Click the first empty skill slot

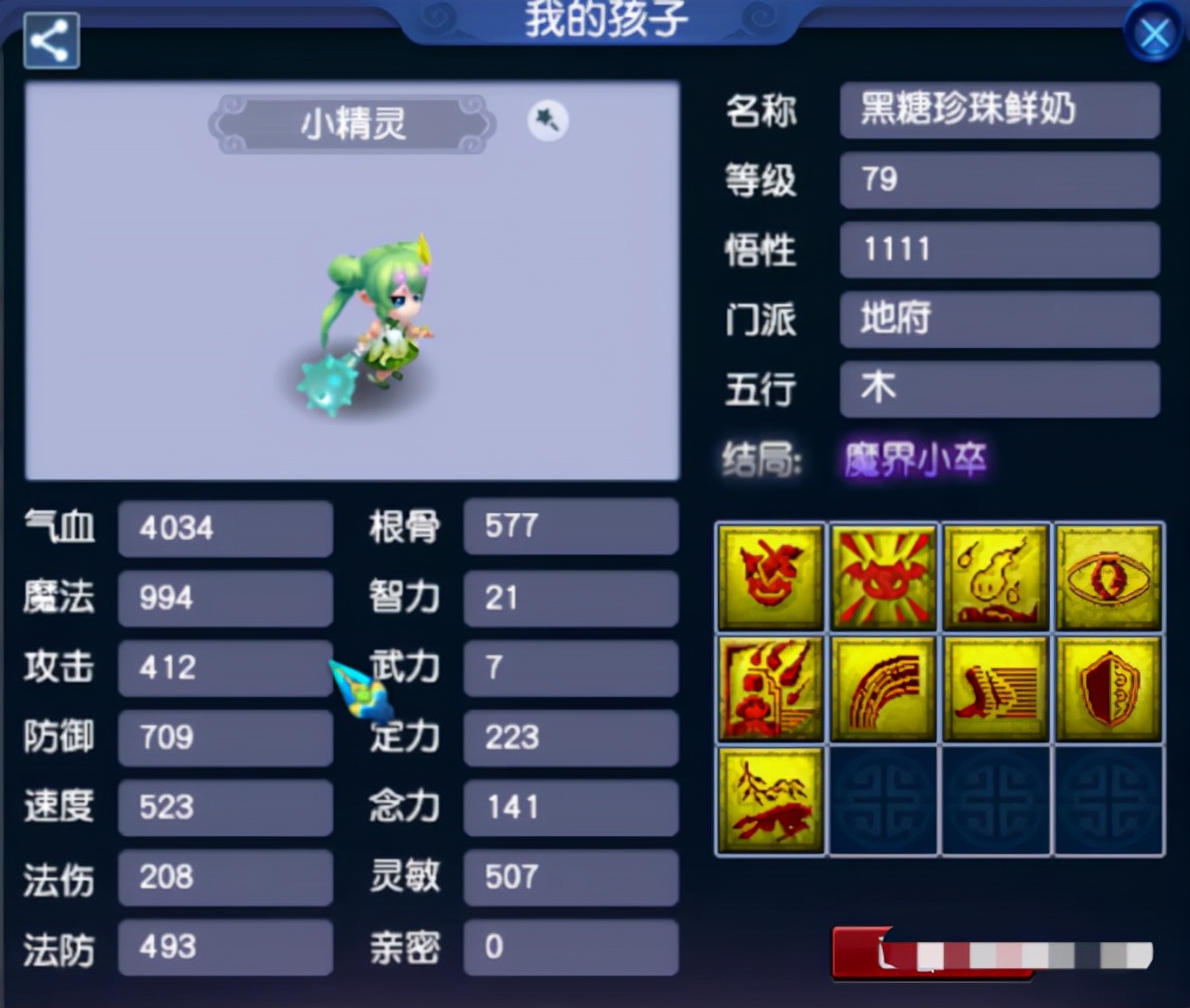[x=883, y=800]
